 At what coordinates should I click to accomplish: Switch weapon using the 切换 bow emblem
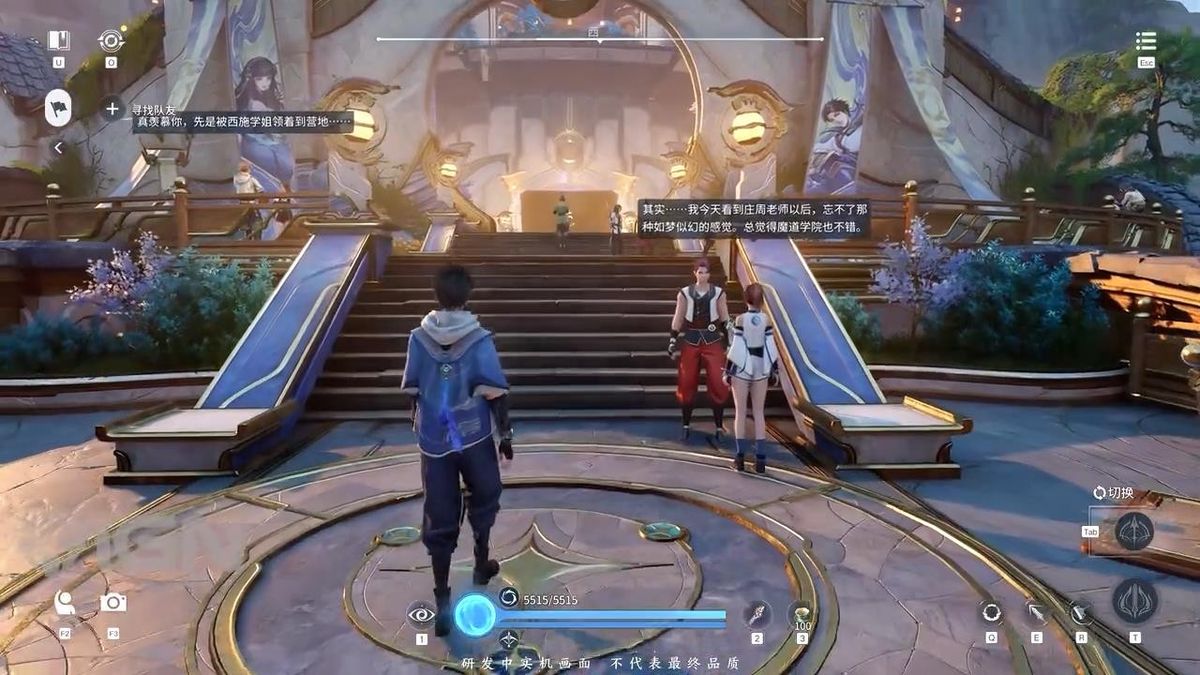pyautogui.click(x=1135, y=531)
